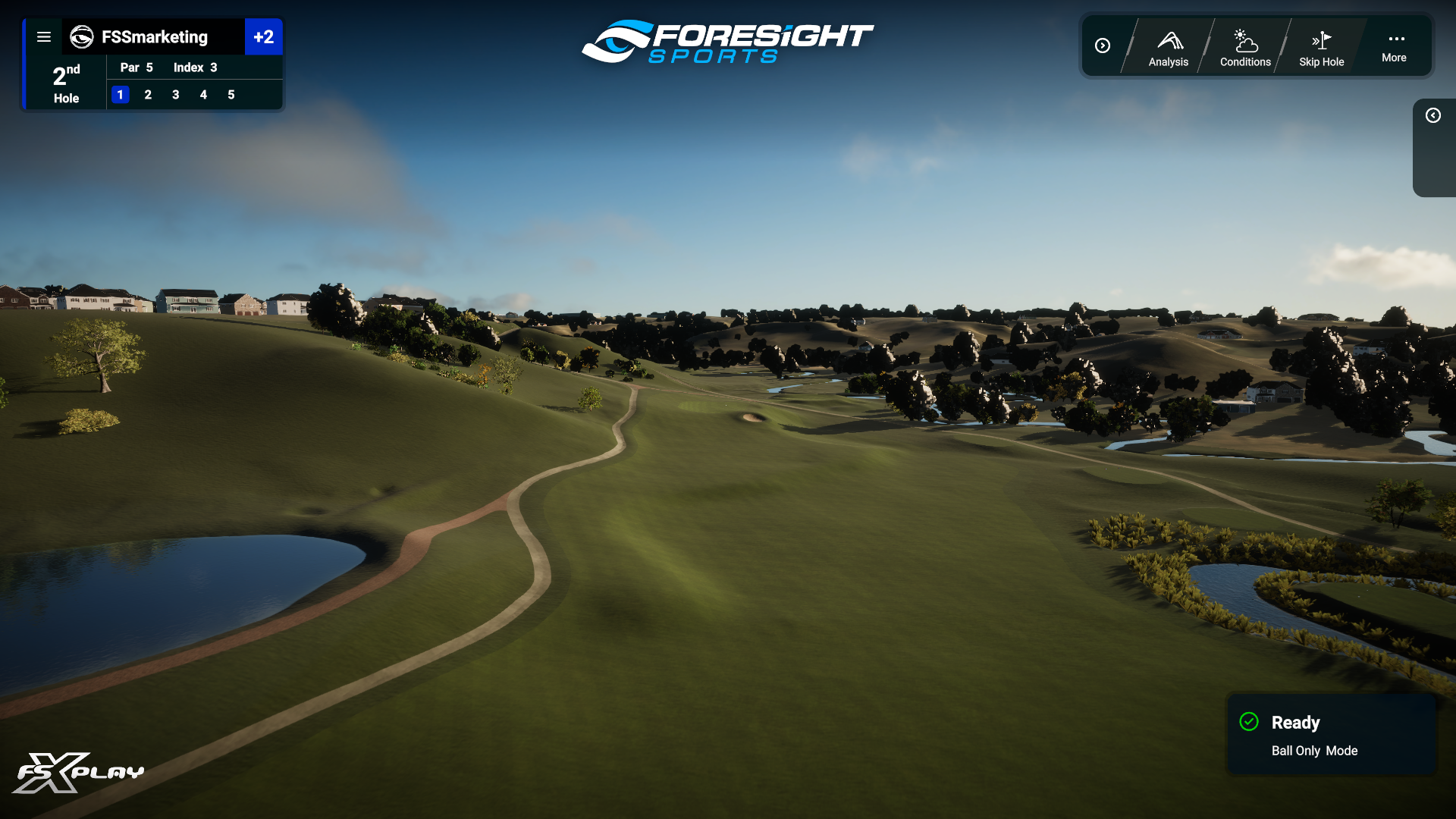Open the More options menu
This screenshot has height=819, width=1456.
coord(1394,47)
